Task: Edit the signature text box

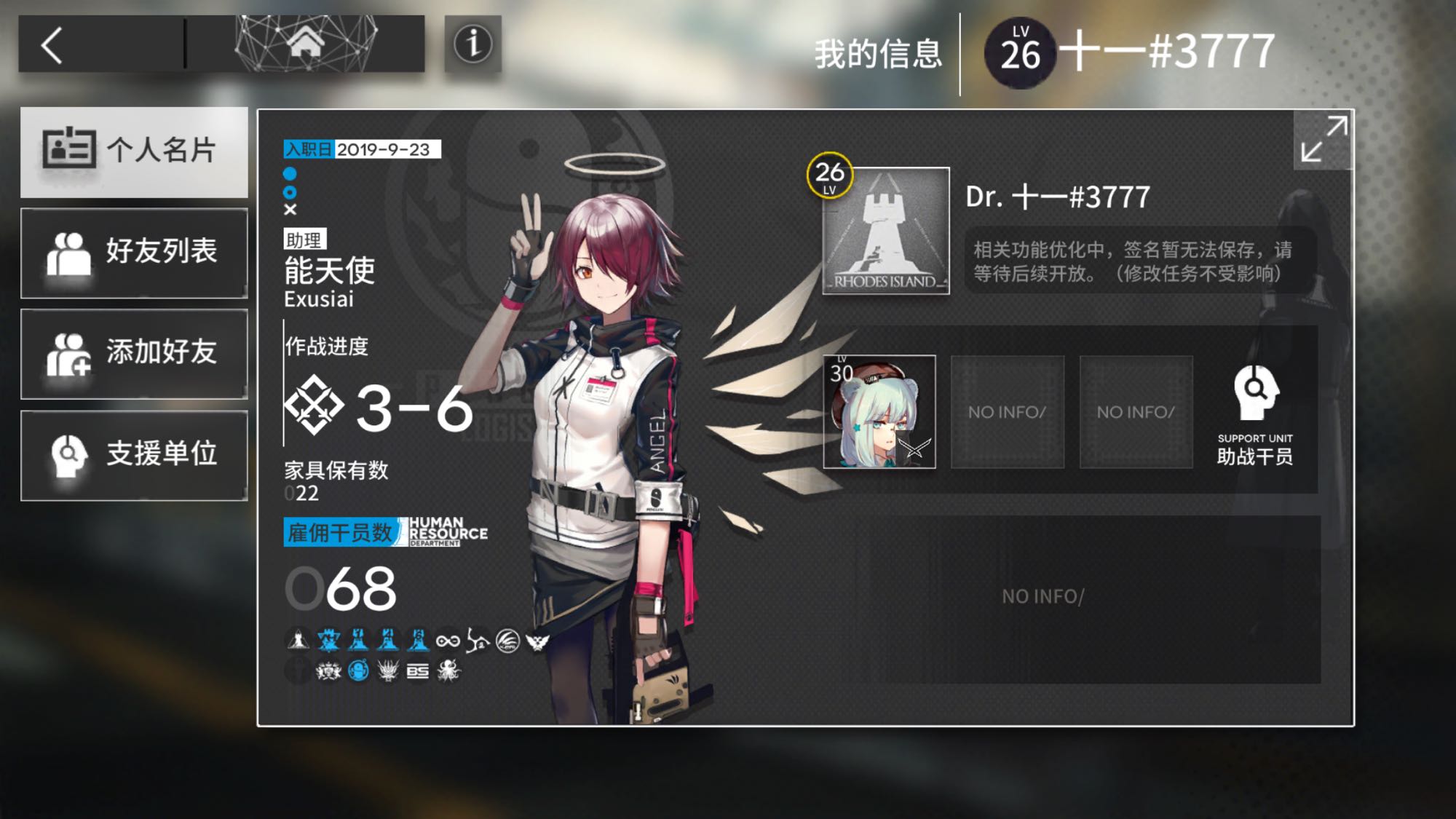Action: (1139, 261)
